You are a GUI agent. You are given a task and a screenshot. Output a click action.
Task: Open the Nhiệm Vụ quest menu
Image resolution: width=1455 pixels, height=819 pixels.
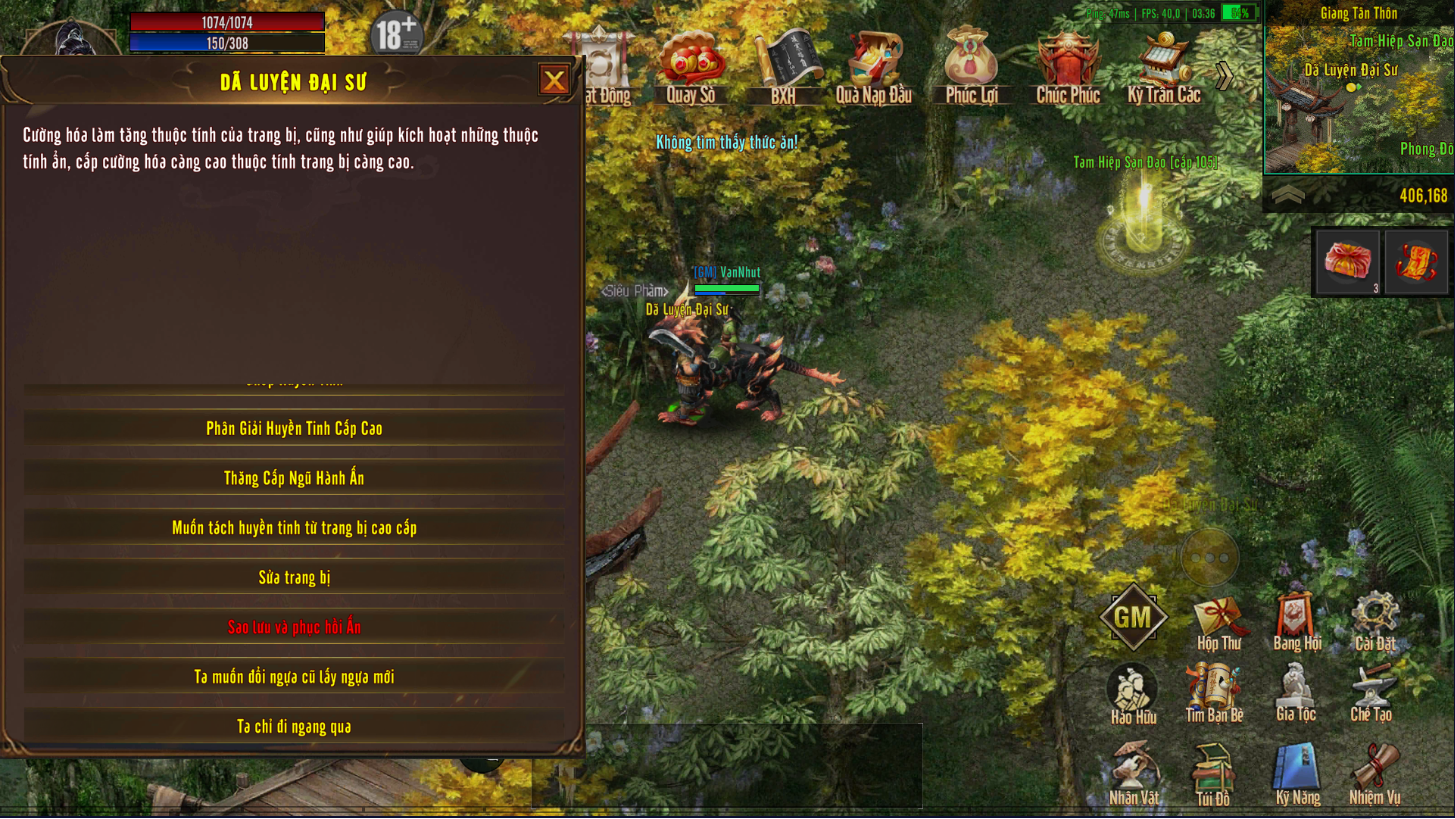(x=1374, y=773)
